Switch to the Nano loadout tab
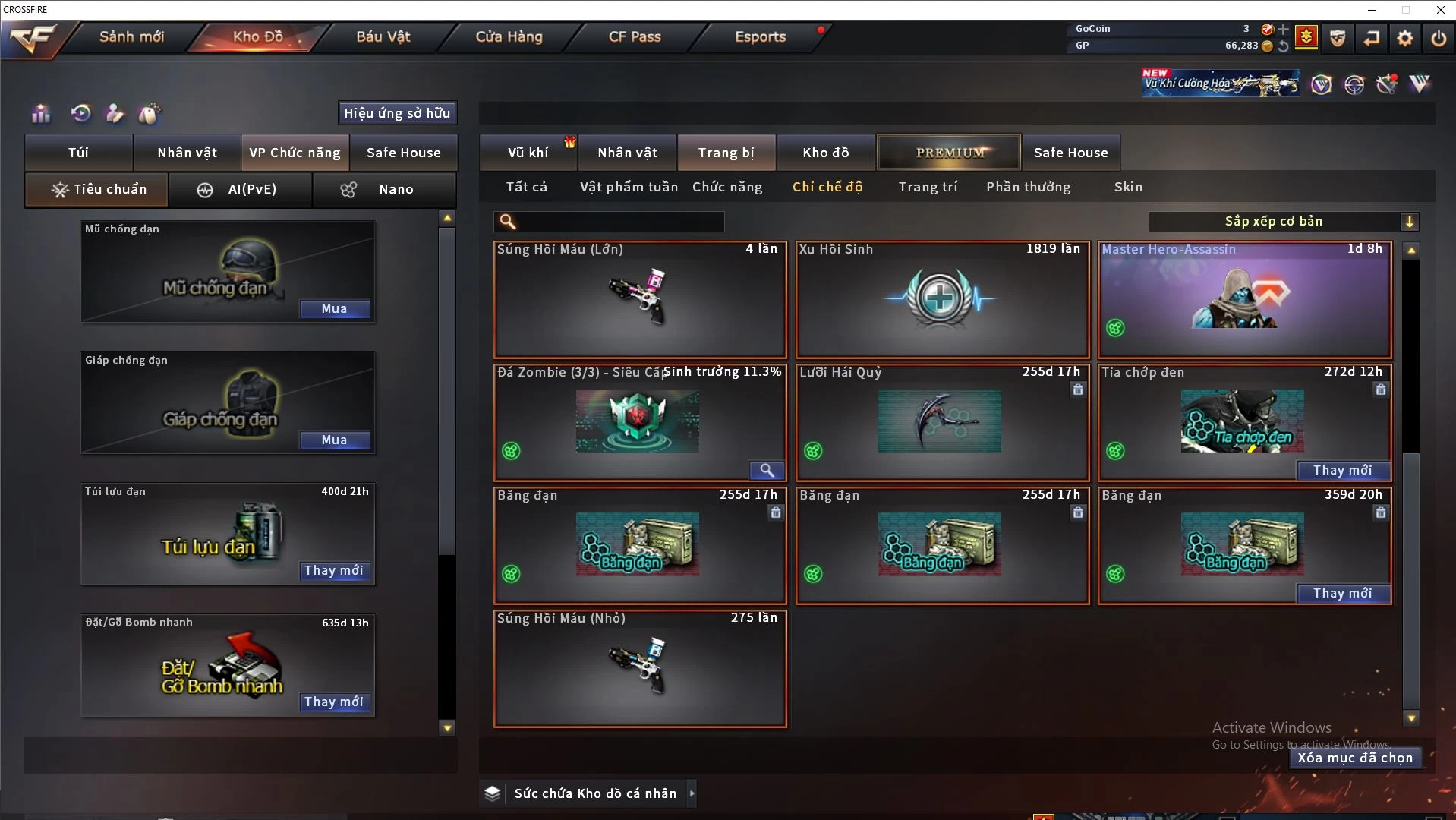Screen dimensions: 1456x820 [384, 189]
